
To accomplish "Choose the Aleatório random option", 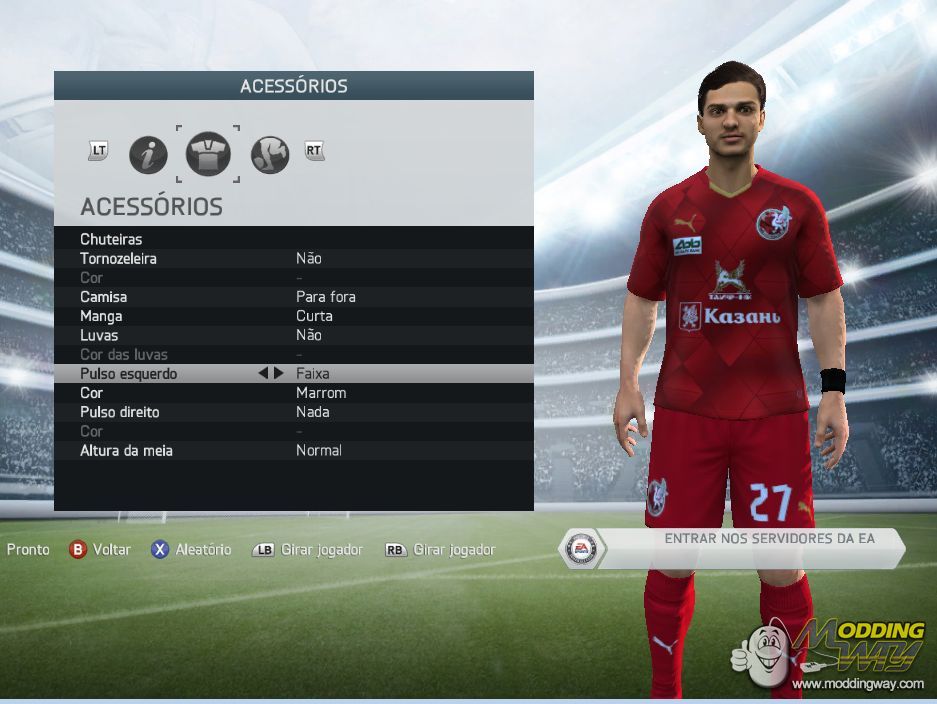I will coord(191,550).
